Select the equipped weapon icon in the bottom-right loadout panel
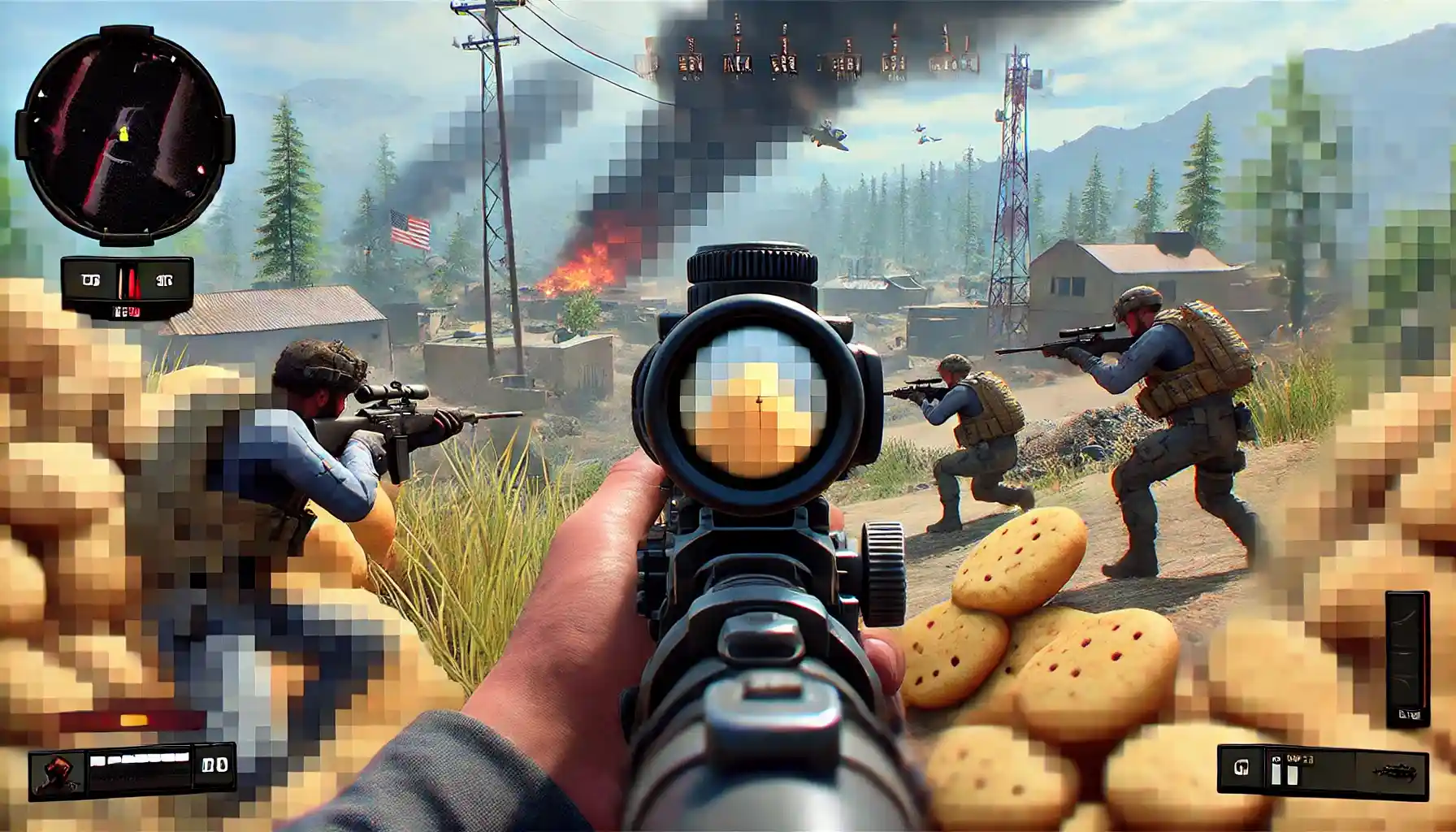The width and height of the screenshot is (1456, 832). click(x=1395, y=770)
